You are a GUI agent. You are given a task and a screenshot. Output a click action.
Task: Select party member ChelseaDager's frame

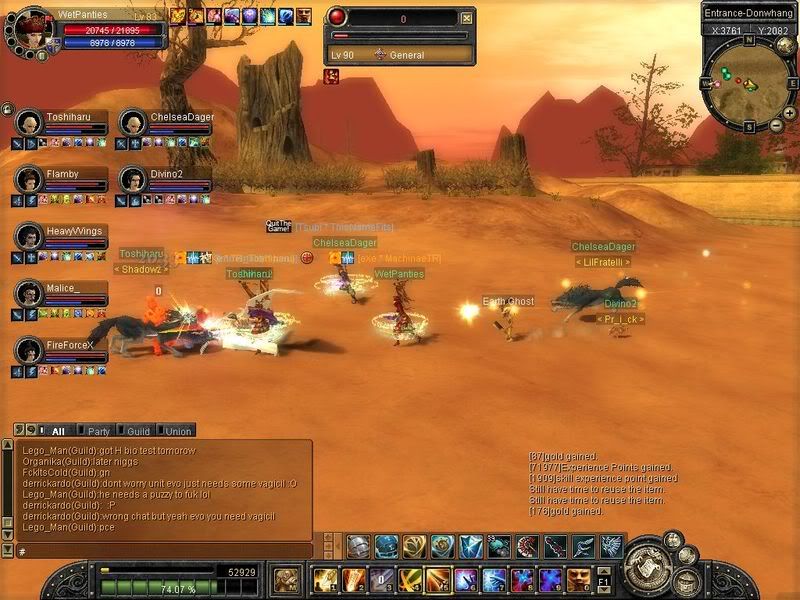[166, 124]
